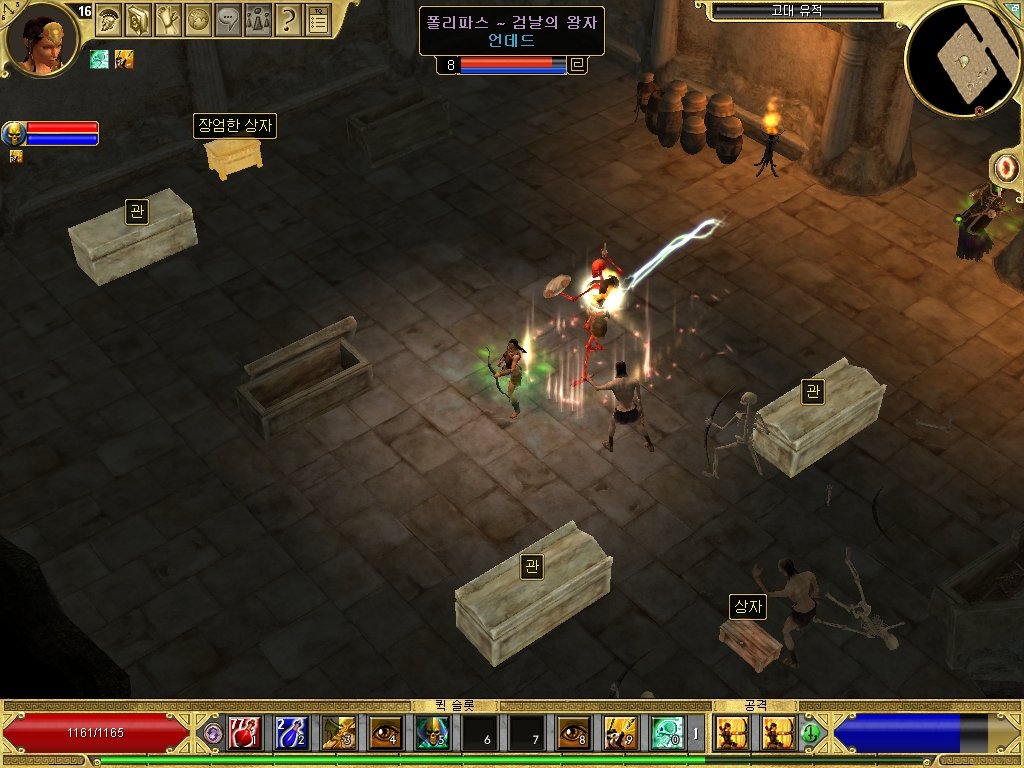1024x768 pixels.
Task: Open the party members window
Action: pyautogui.click(x=258, y=19)
